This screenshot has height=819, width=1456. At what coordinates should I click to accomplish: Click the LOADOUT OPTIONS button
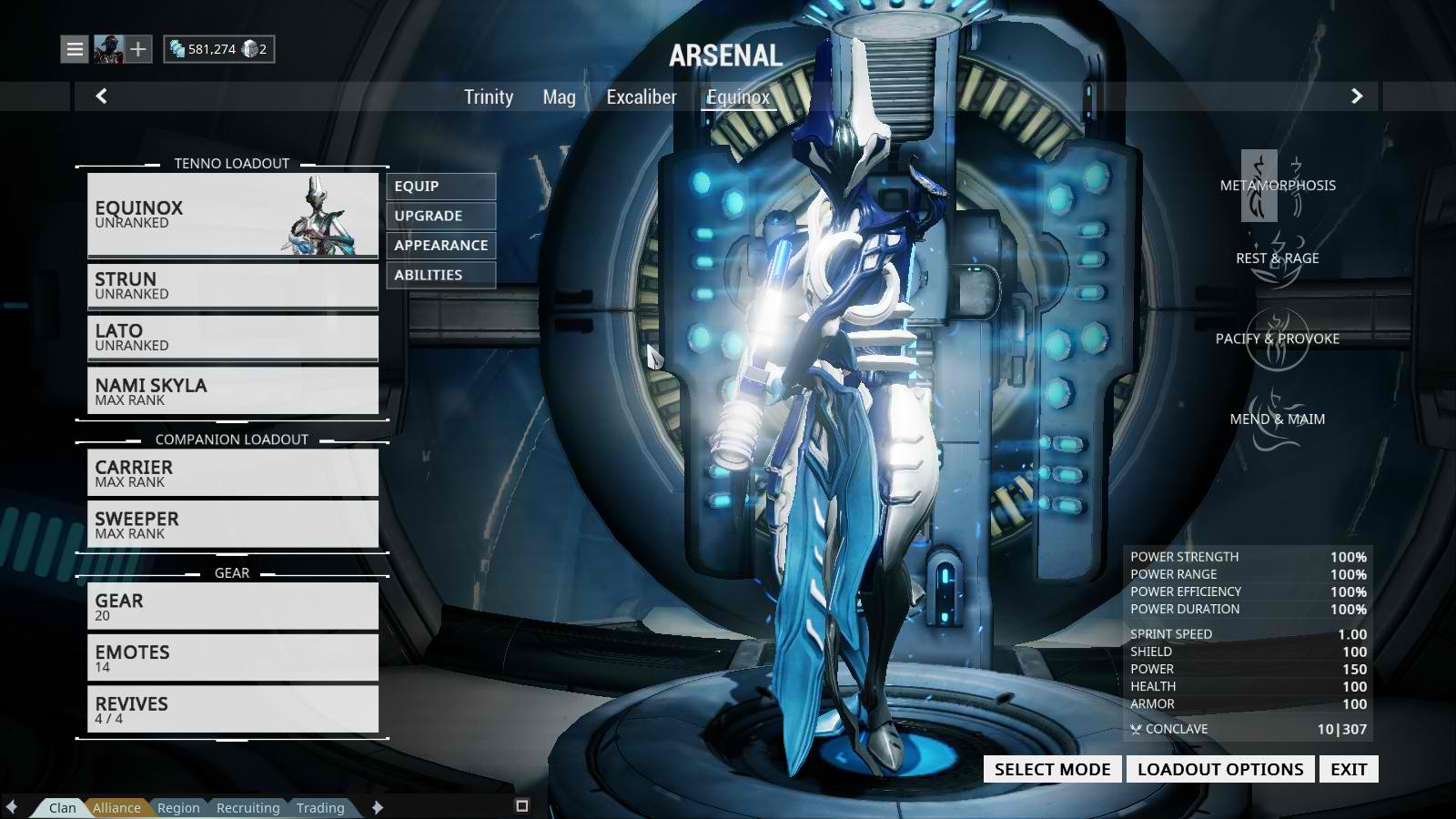coord(1219,769)
